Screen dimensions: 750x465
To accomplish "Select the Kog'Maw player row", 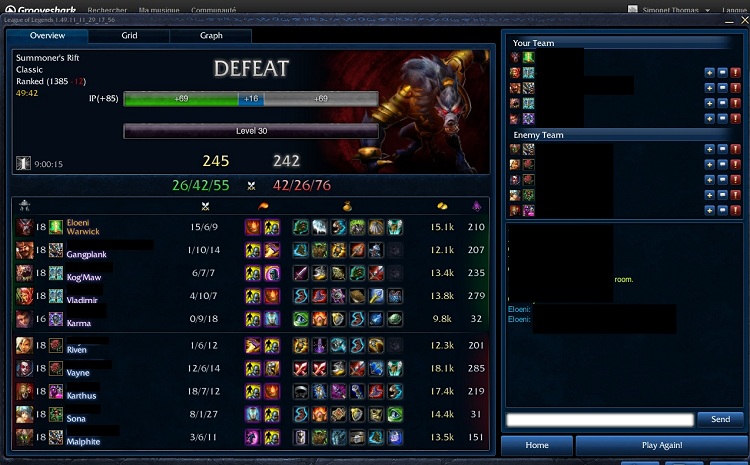I will tap(250, 272).
